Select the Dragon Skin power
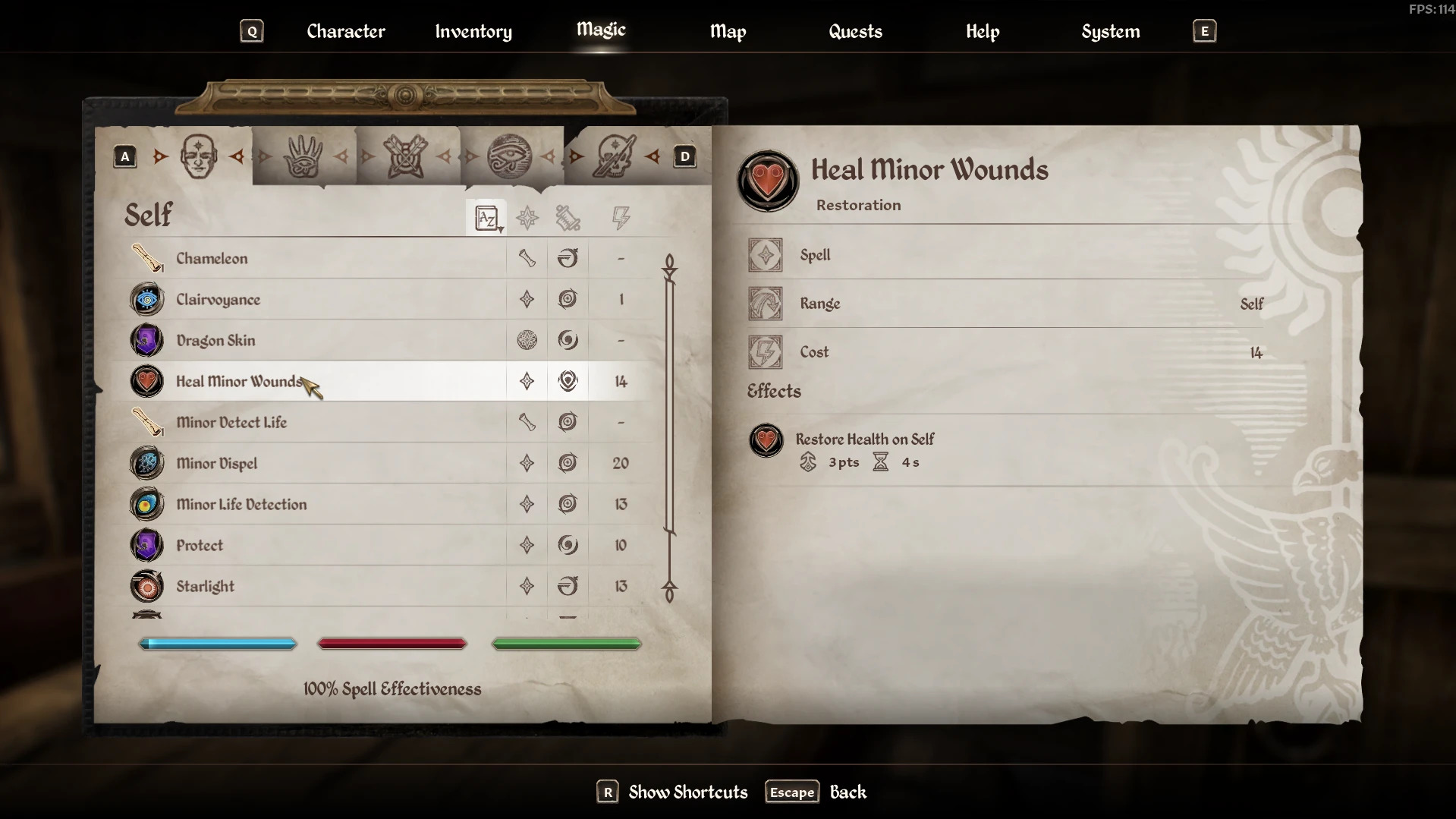Image resolution: width=1456 pixels, height=819 pixels. click(215, 340)
